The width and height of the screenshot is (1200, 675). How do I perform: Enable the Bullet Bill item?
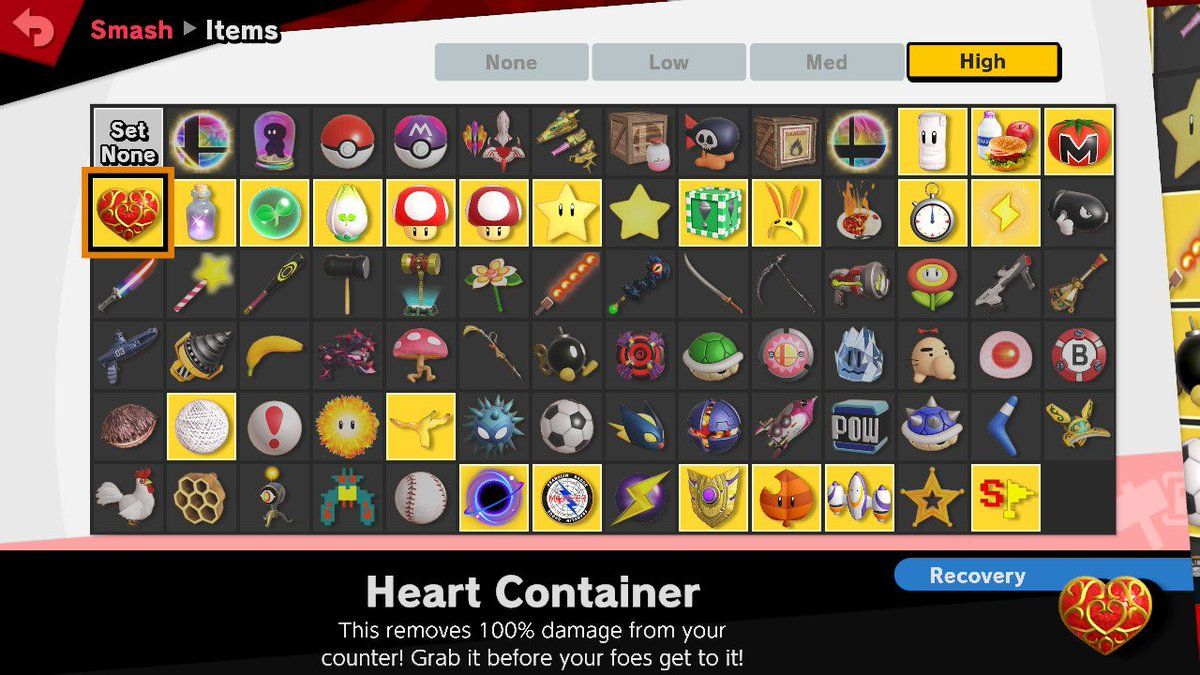click(1078, 213)
